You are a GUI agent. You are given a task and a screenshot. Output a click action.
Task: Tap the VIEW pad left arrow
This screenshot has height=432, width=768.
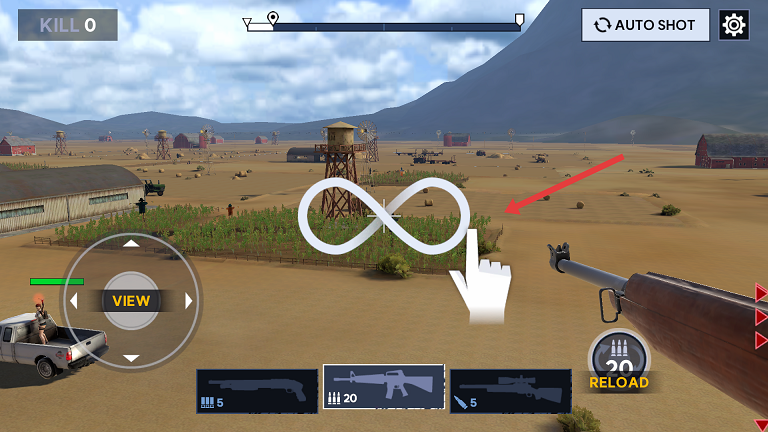tap(73, 301)
